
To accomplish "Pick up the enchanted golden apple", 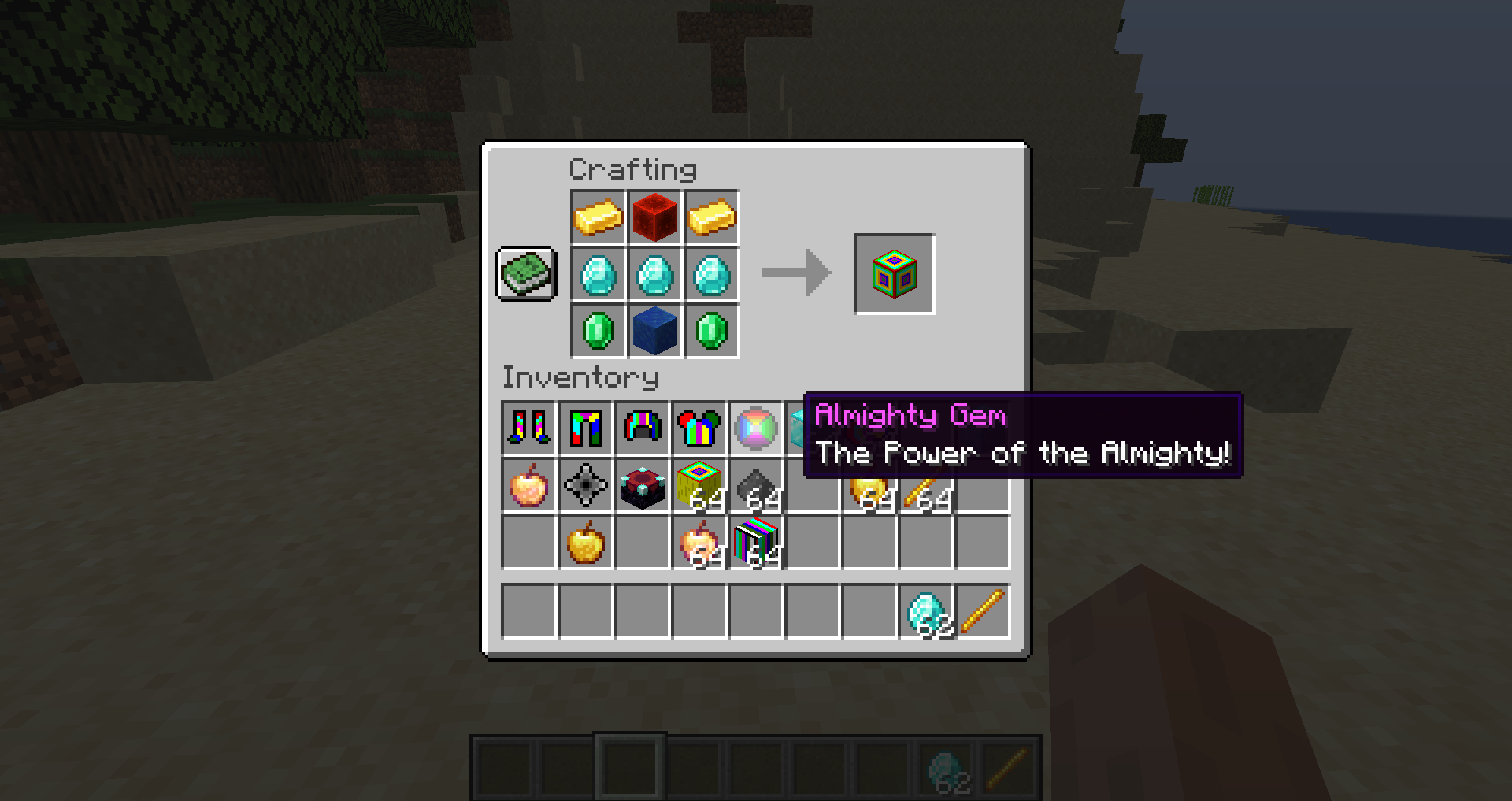I will click(x=528, y=487).
